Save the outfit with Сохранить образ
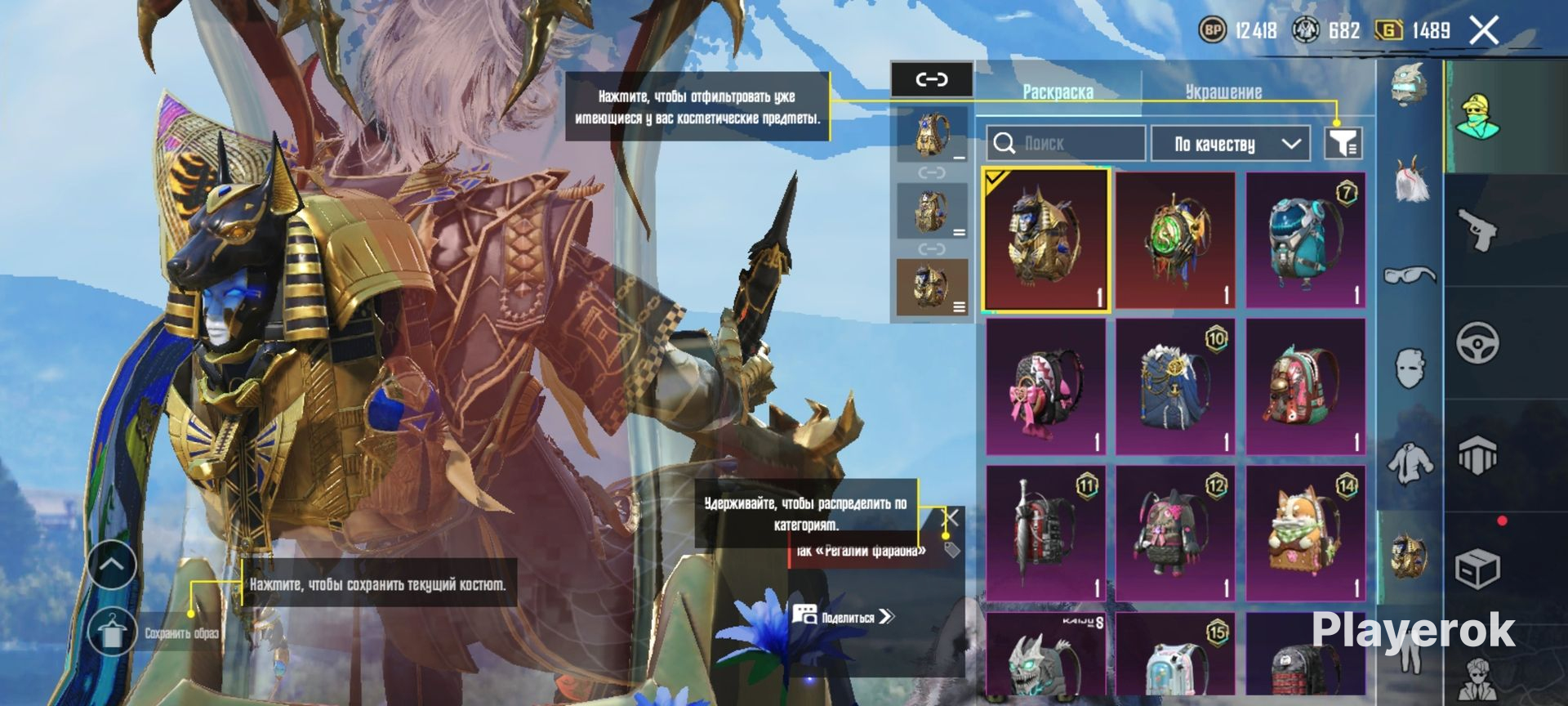This screenshot has width=1568, height=706. coord(113,632)
